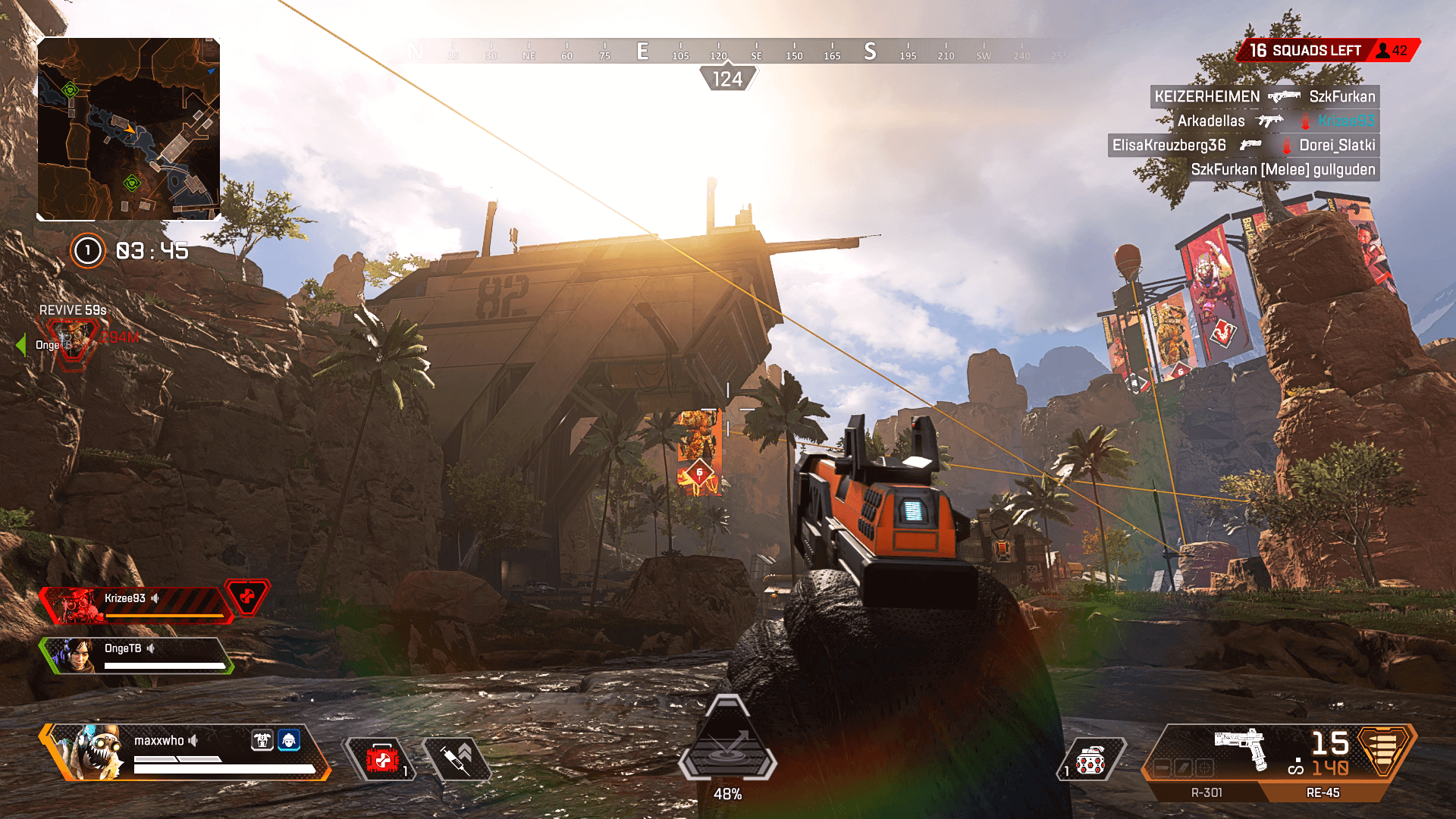
Task: Activate the syringe tactical ability icon
Action: pos(457,758)
